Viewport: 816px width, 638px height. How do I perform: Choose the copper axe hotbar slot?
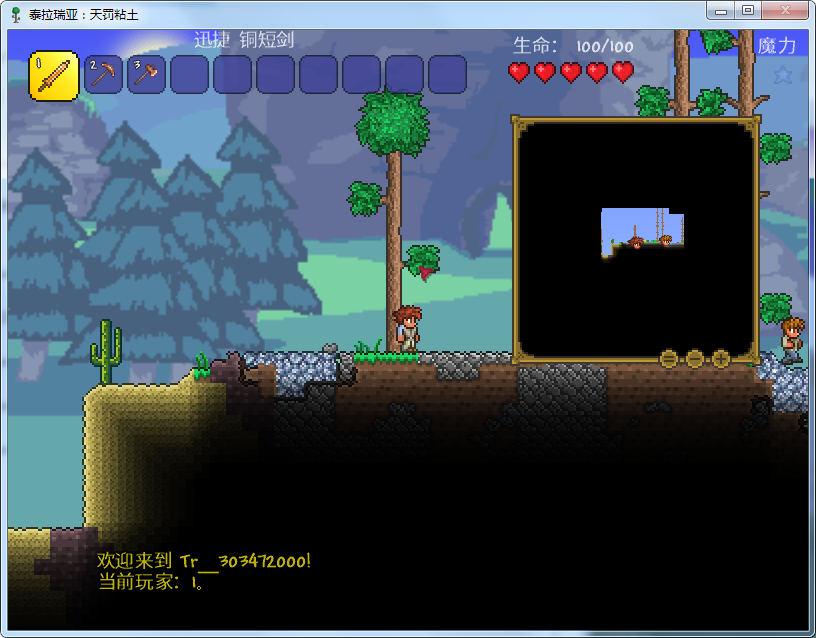tap(146, 75)
